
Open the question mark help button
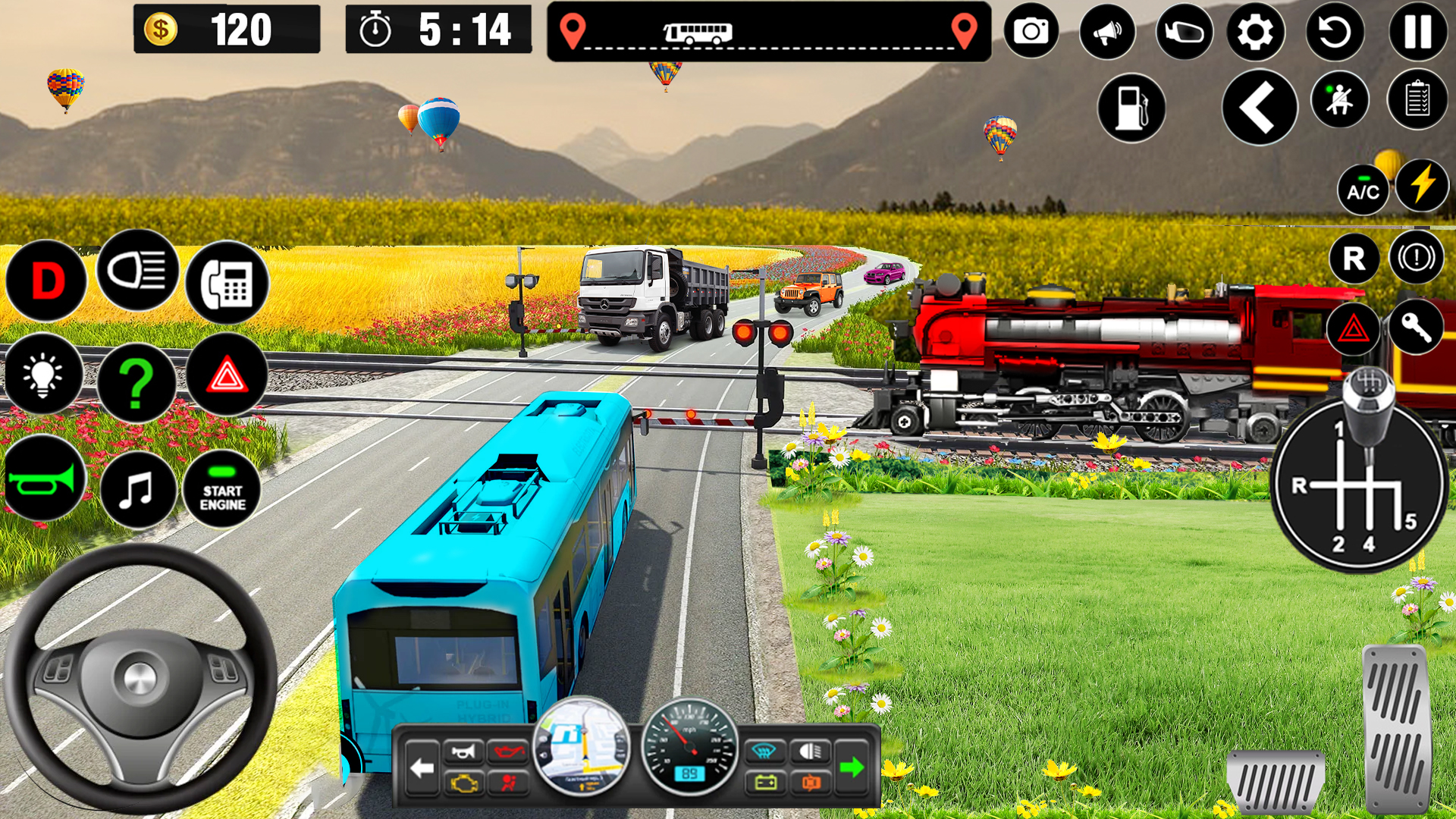(x=136, y=383)
